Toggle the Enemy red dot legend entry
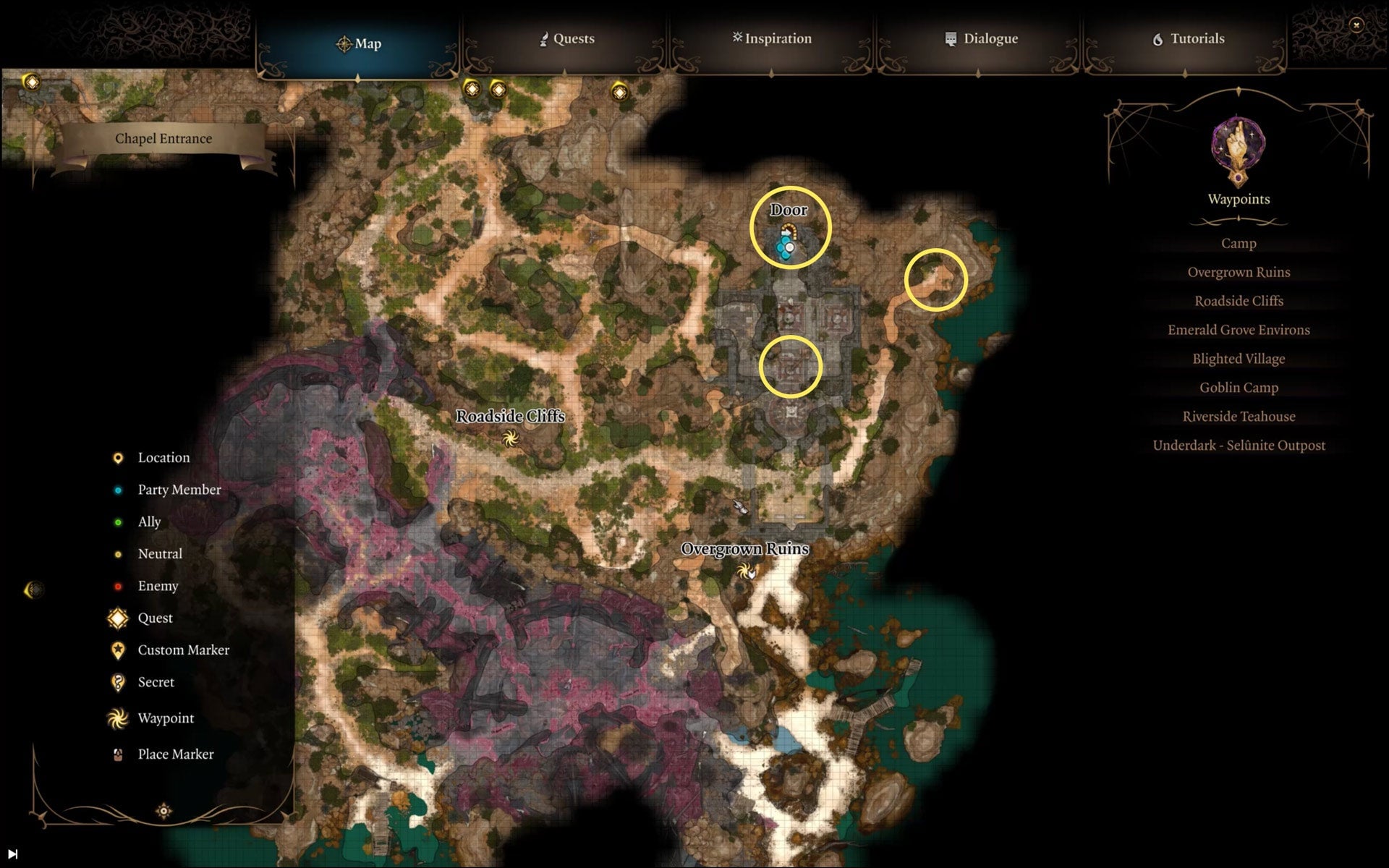The height and width of the screenshot is (868, 1389). click(x=117, y=586)
